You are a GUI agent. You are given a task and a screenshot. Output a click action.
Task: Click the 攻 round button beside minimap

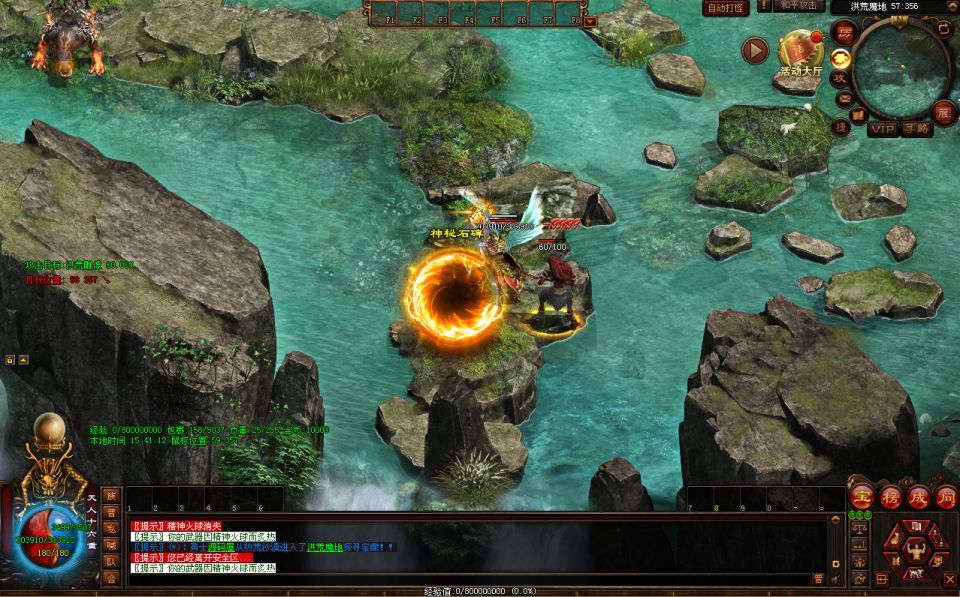pyautogui.click(x=840, y=77)
